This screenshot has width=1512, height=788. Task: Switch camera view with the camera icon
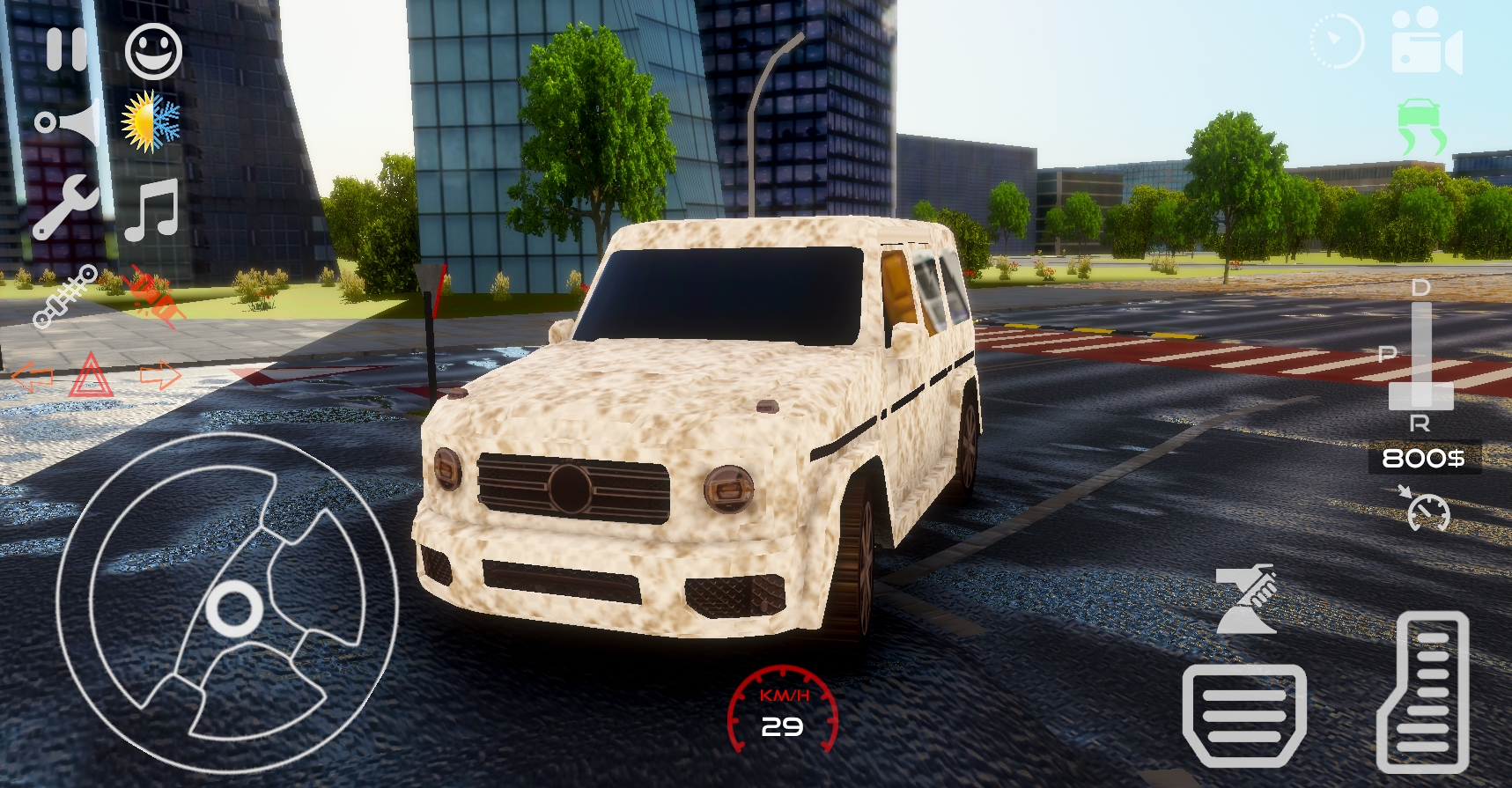(x=1427, y=41)
